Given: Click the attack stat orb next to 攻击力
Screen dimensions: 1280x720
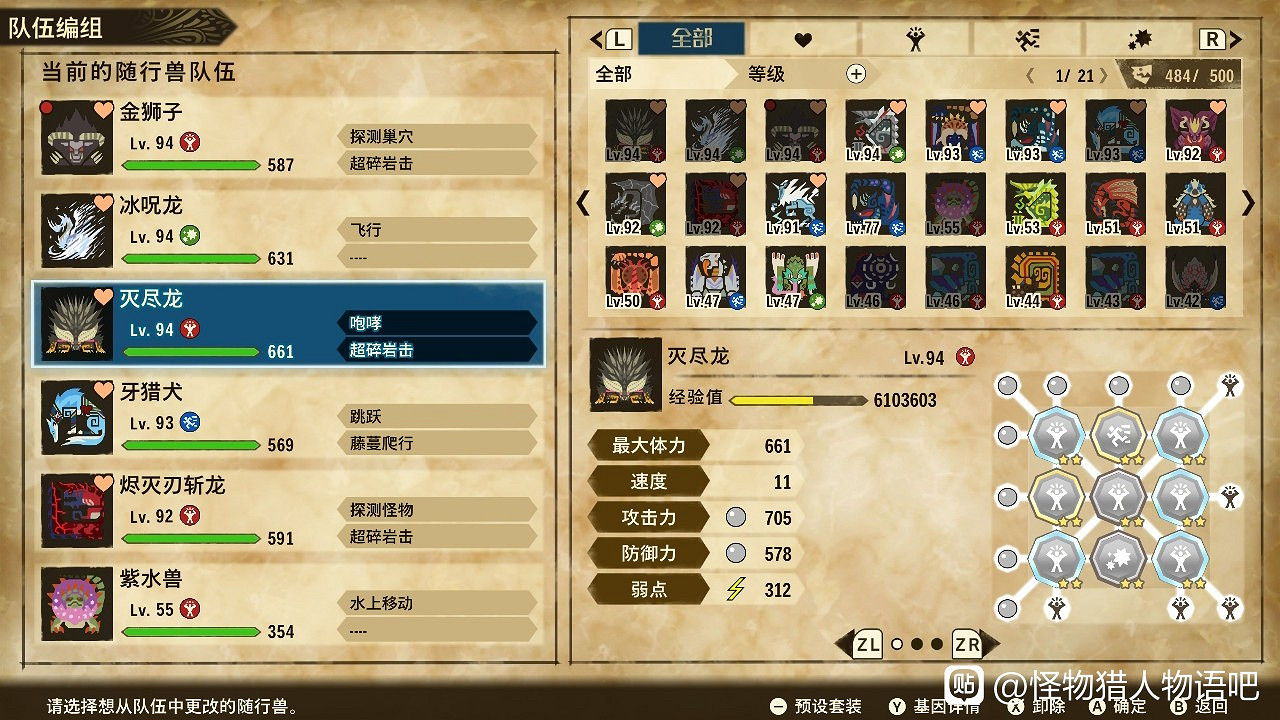Looking at the screenshot, I should click(735, 517).
